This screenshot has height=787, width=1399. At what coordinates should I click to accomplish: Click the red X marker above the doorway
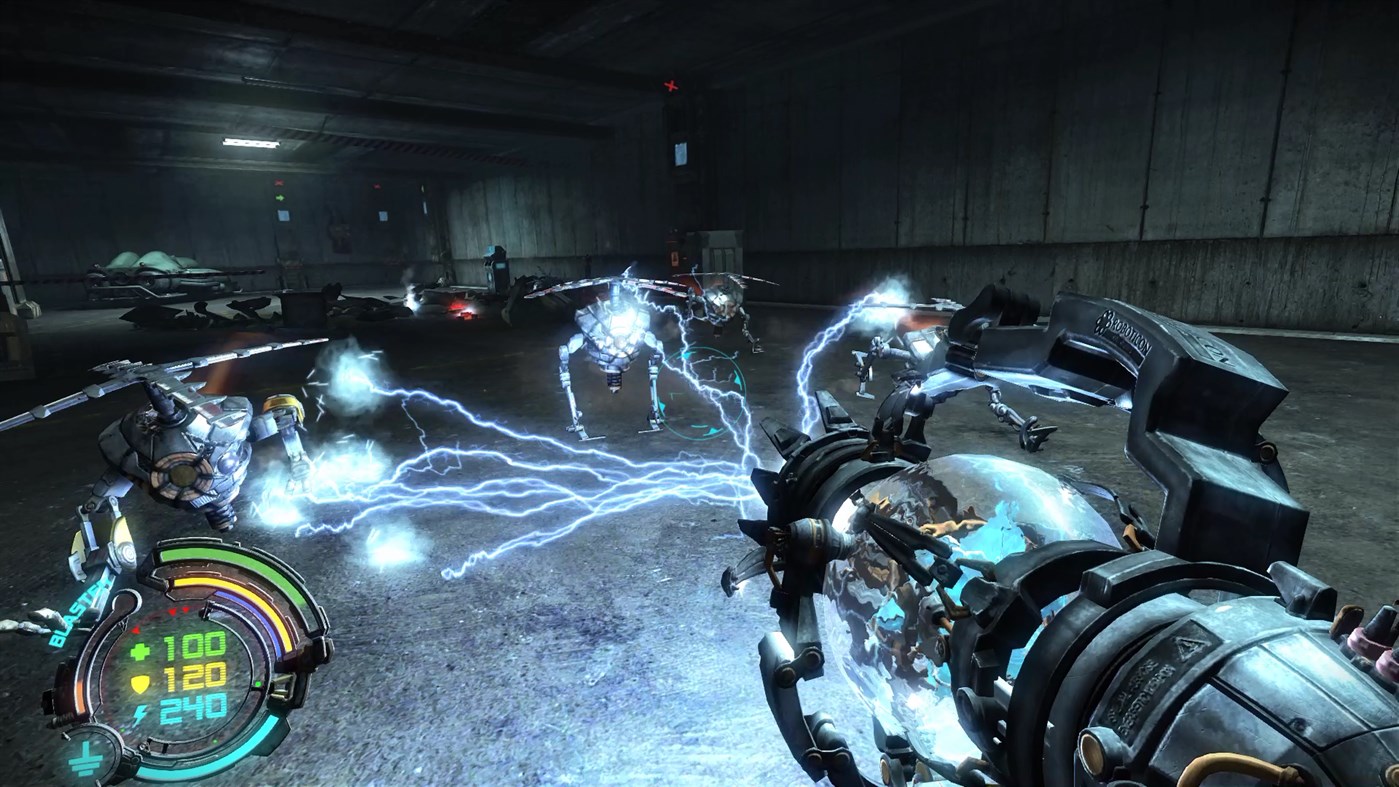click(x=672, y=84)
